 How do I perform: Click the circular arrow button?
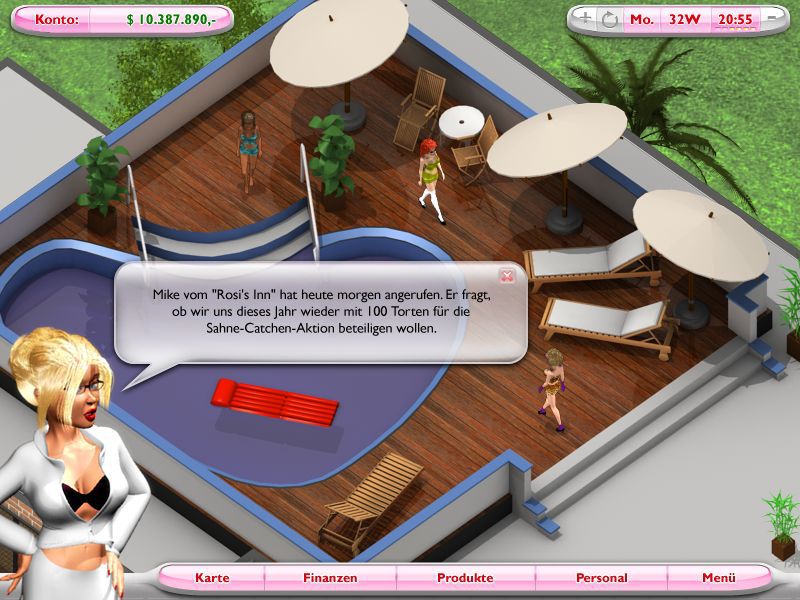[x=609, y=18]
